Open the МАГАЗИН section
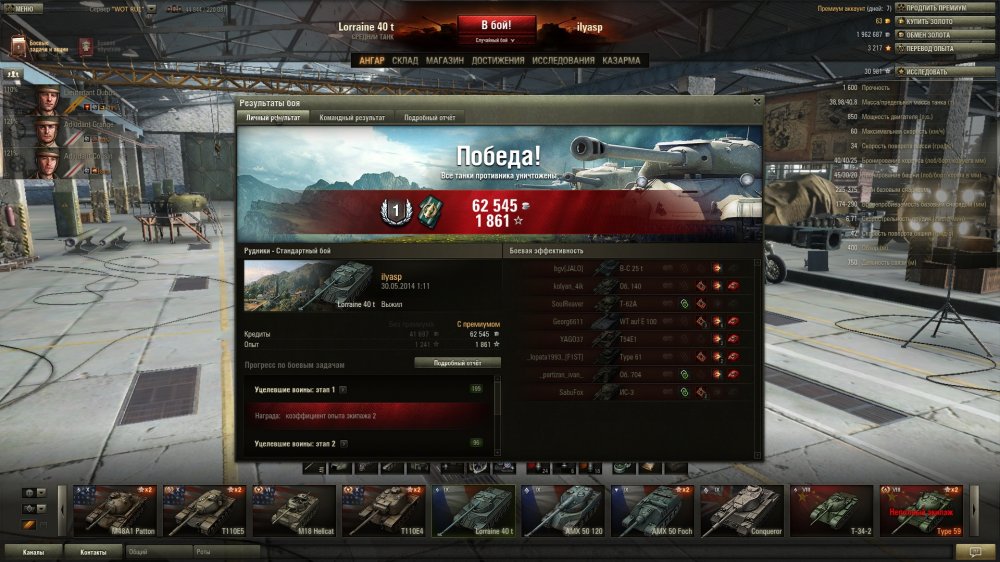This screenshot has width=1000, height=562. [444, 60]
